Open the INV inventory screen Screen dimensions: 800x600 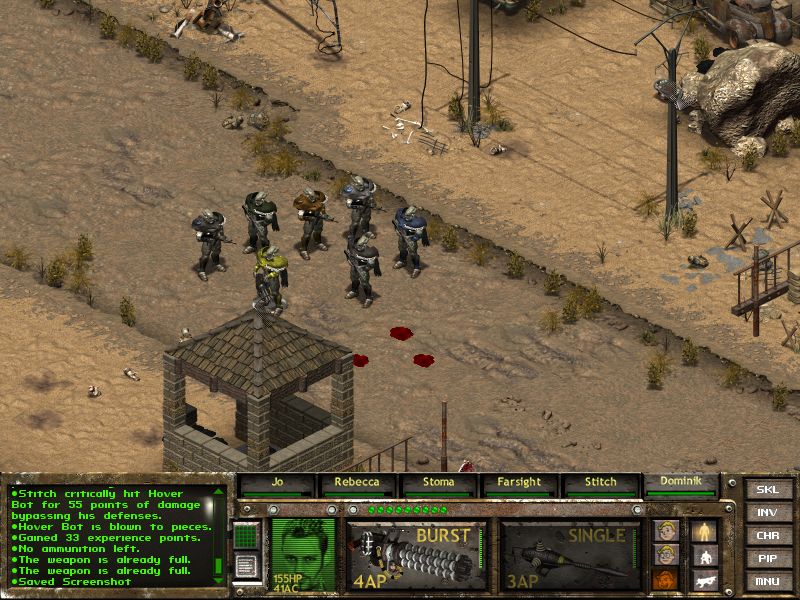tap(768, 513)
